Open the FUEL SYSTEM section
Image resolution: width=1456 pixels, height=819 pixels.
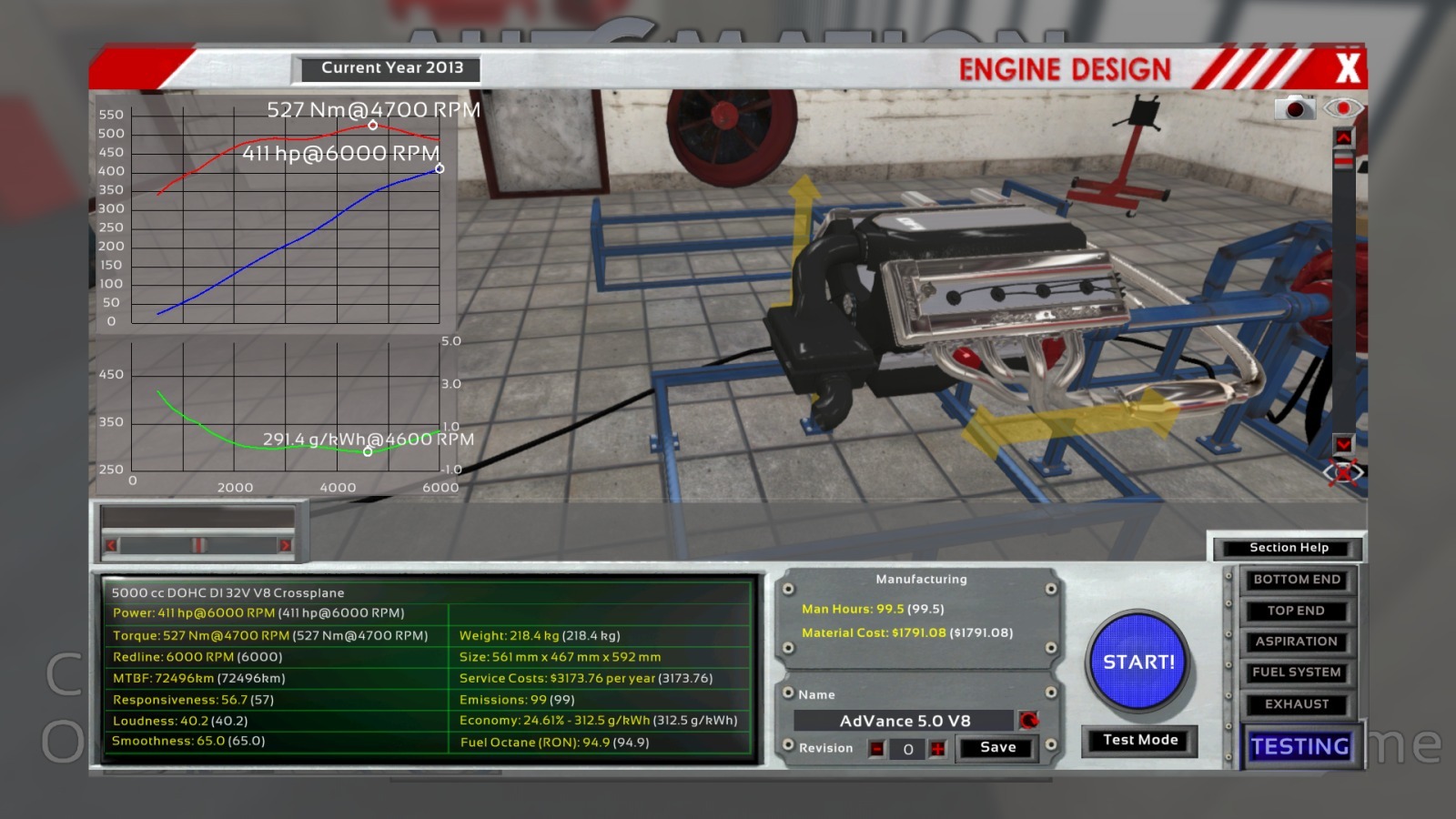pos(1296,672)
